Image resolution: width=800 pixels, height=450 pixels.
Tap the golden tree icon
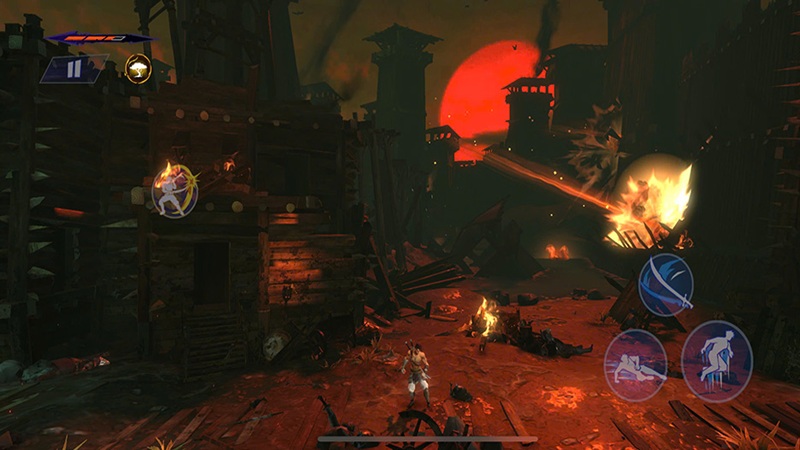(138, 69)
